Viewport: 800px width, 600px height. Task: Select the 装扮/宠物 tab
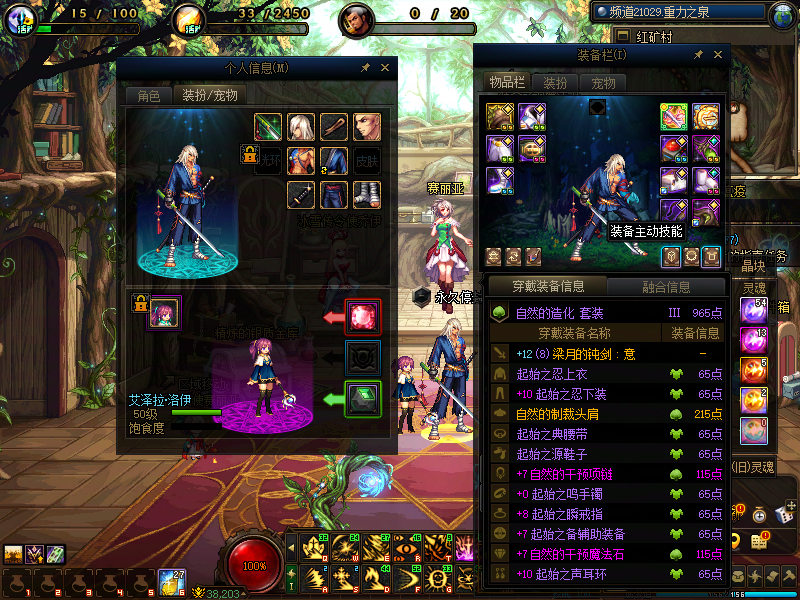[208, 96]
